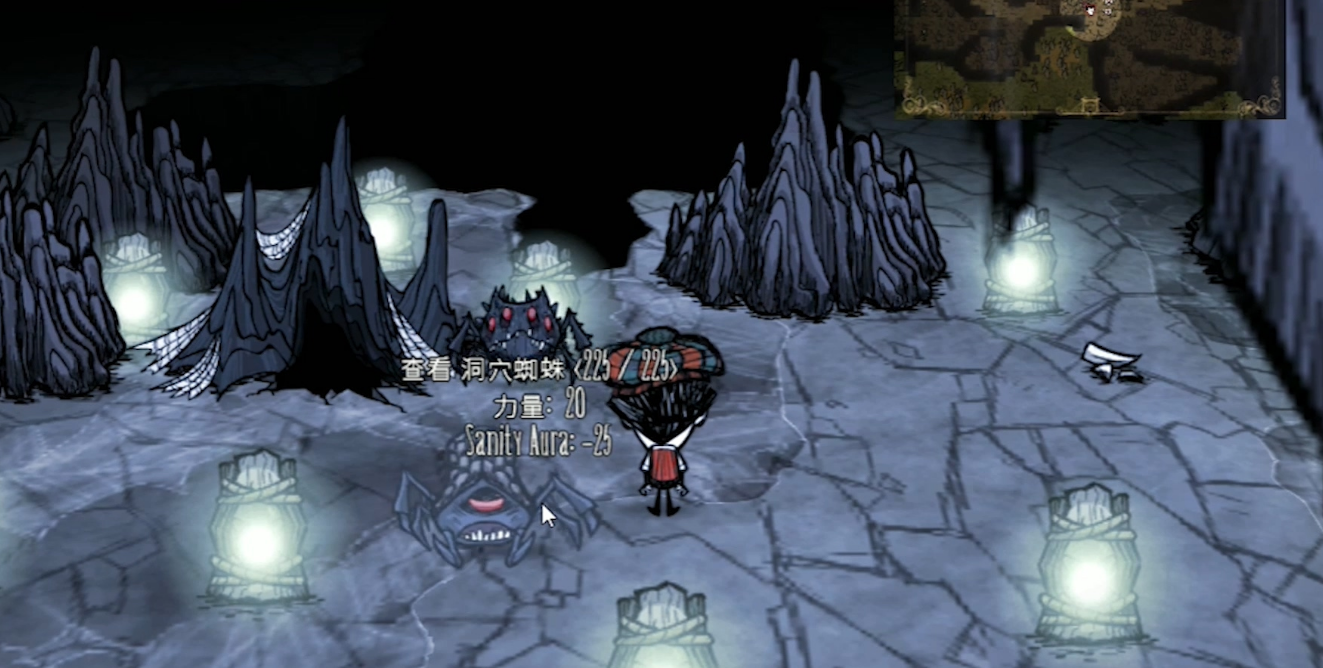
Task: Click the minimap in the corner
Action: click(x=1089, y=57)
